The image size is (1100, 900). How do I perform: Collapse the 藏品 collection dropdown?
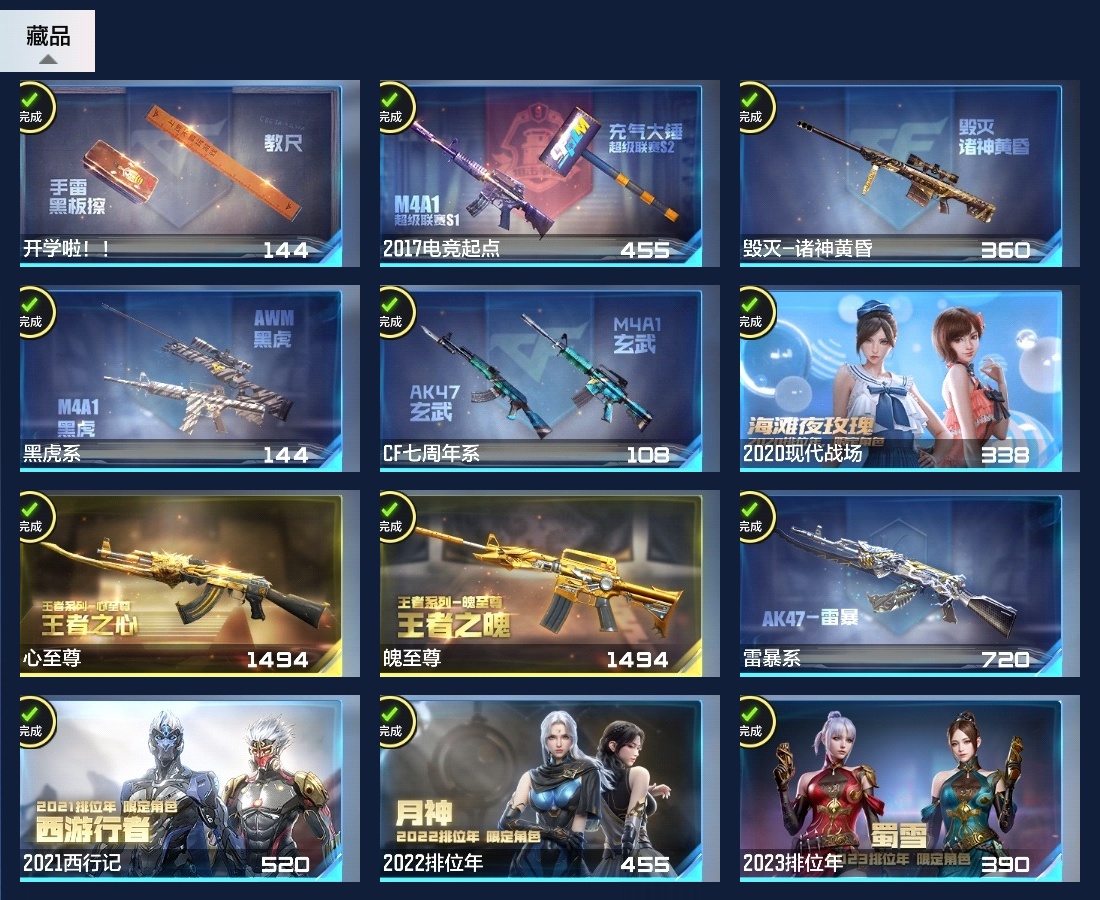pos(47,42)
